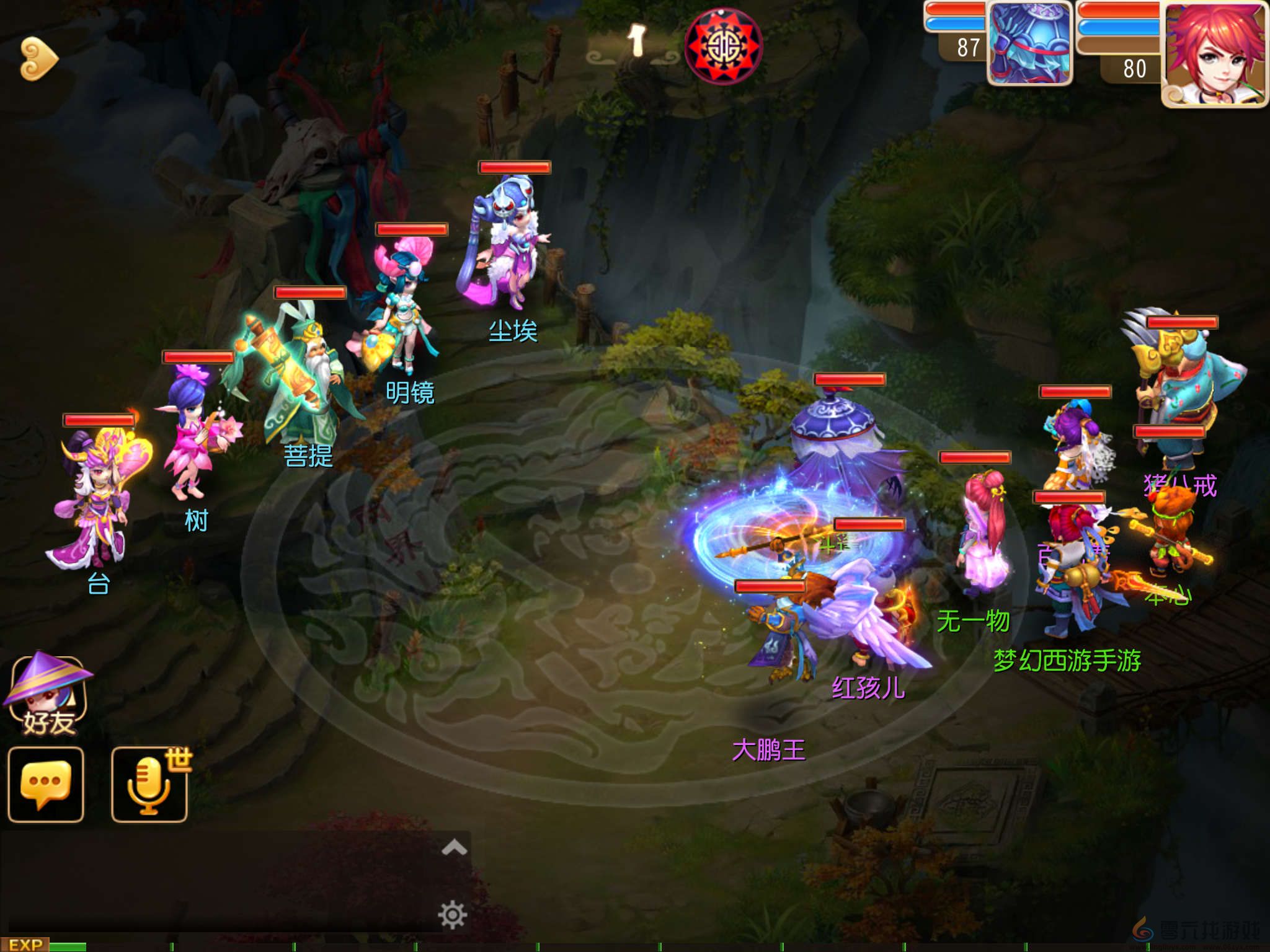
Task: Open the 好友 friends list
Action: point(48,695)
